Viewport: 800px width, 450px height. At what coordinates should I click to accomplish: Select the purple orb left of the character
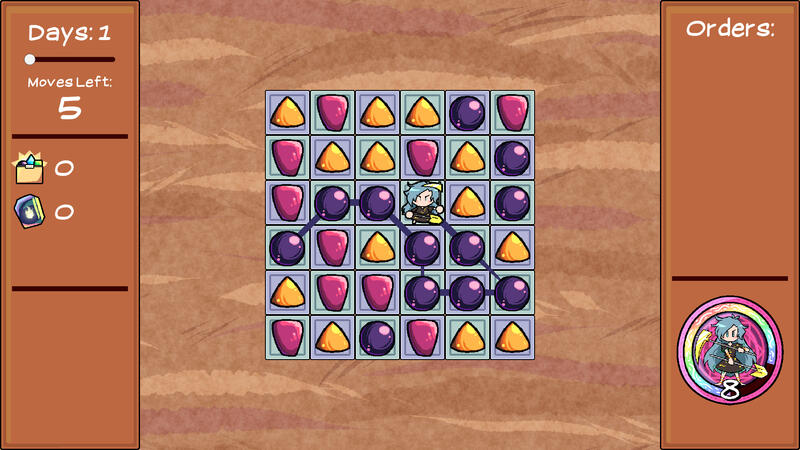pos(377,202)
